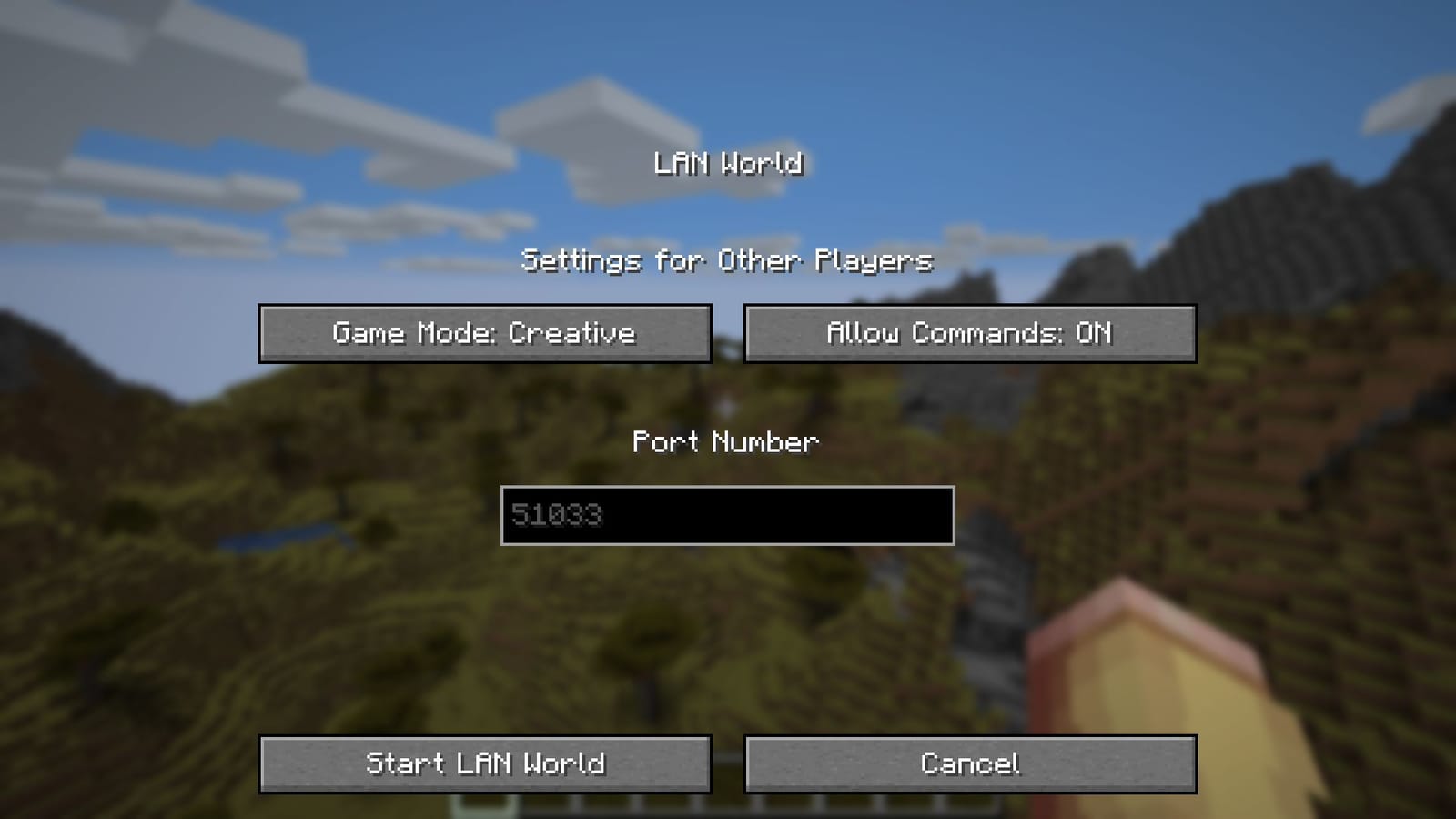The image size is (1456, 819).
Task: Switch the game mode setting for other players
Action: coord(485,333)
